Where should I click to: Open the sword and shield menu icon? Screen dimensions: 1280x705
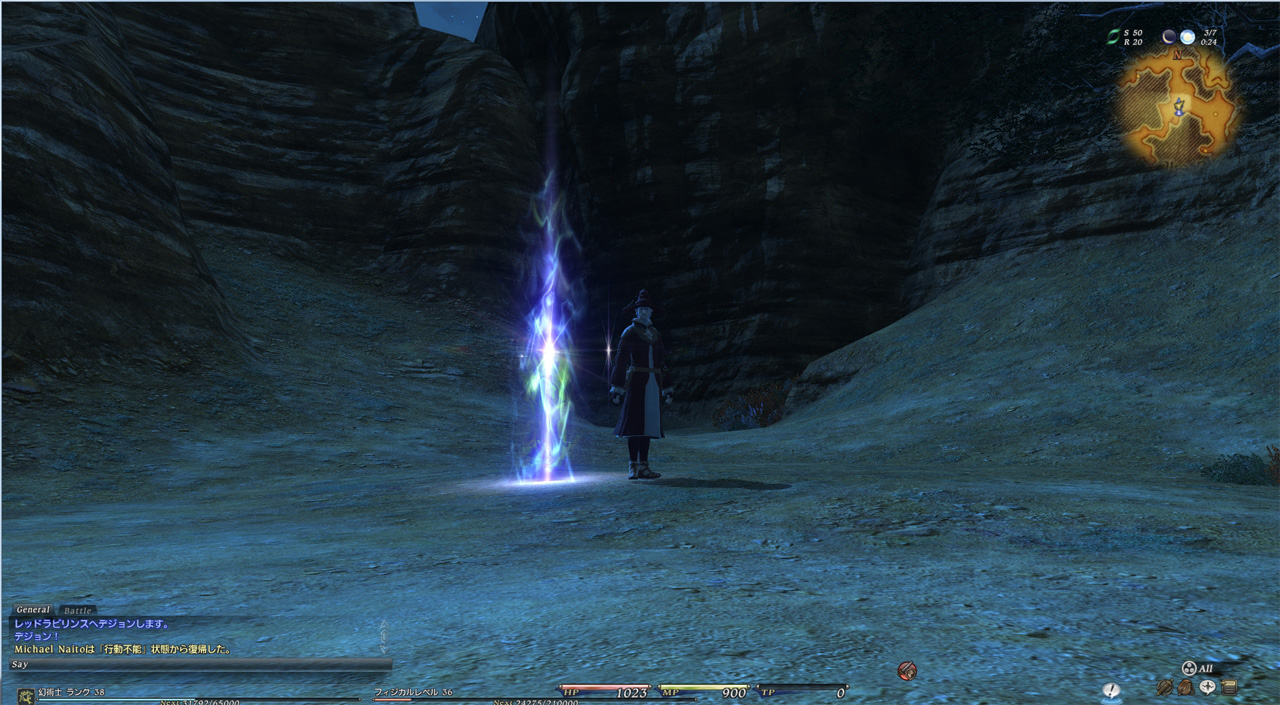click(1165, 688)
